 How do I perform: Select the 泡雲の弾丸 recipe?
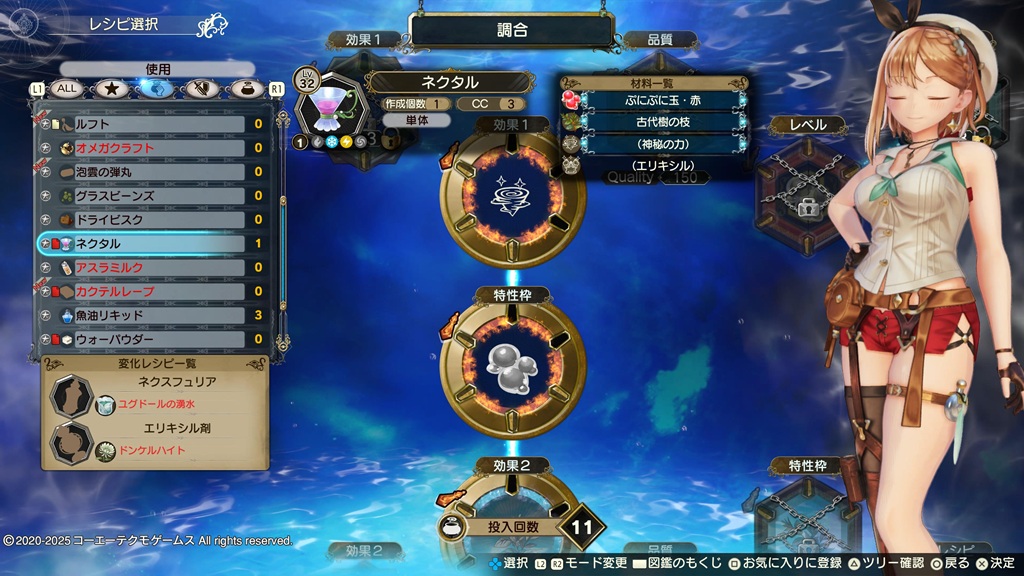[150, 172]
